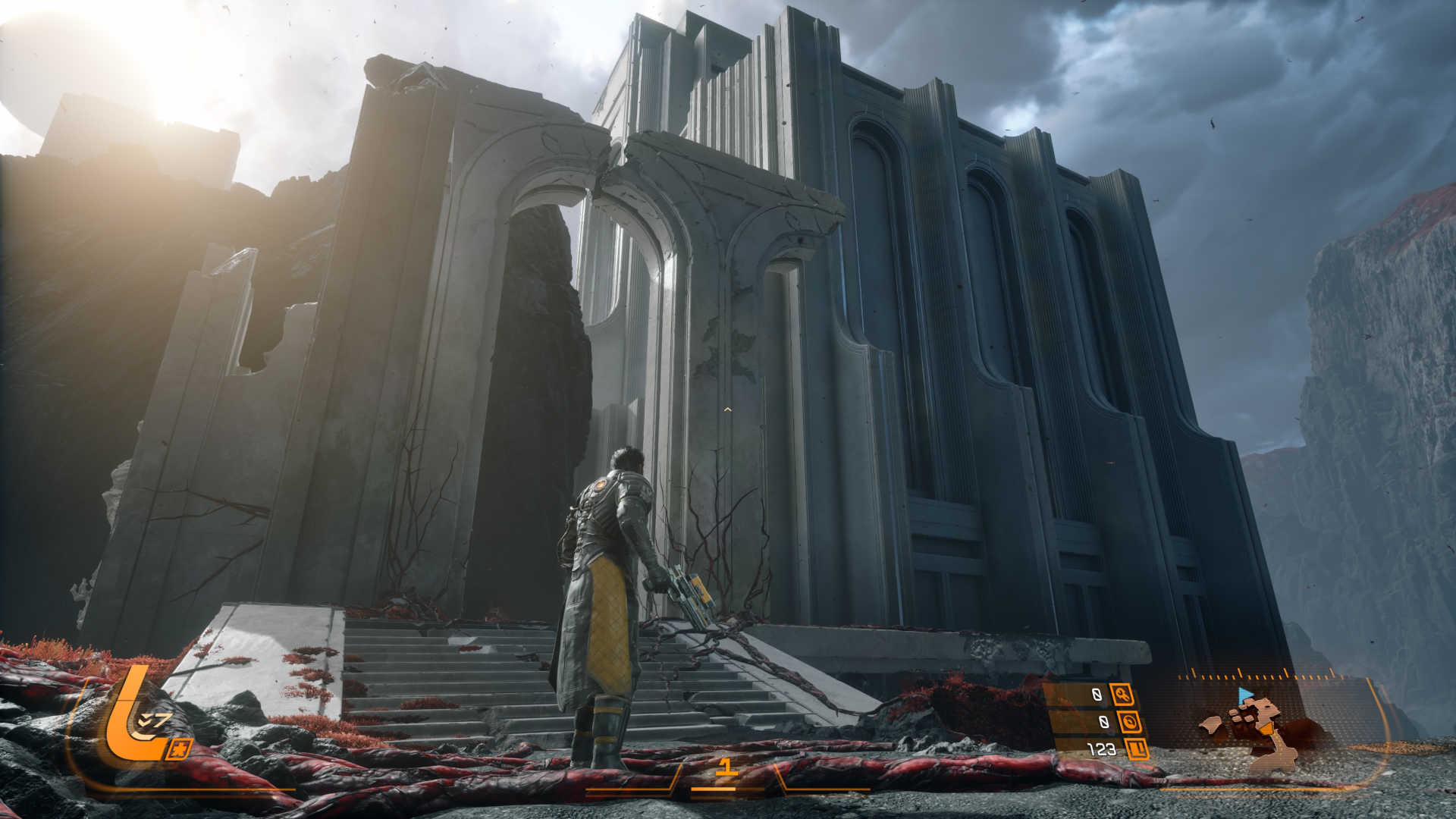This screenshot has width=1456, height=819.
Task: Select the ether resource icon
Action: click(x=1130, y=722)
